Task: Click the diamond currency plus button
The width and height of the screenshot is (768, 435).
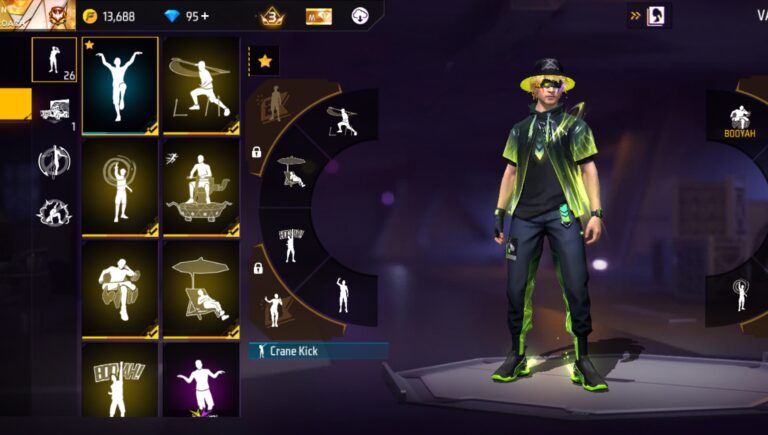Action: [204, 16]
